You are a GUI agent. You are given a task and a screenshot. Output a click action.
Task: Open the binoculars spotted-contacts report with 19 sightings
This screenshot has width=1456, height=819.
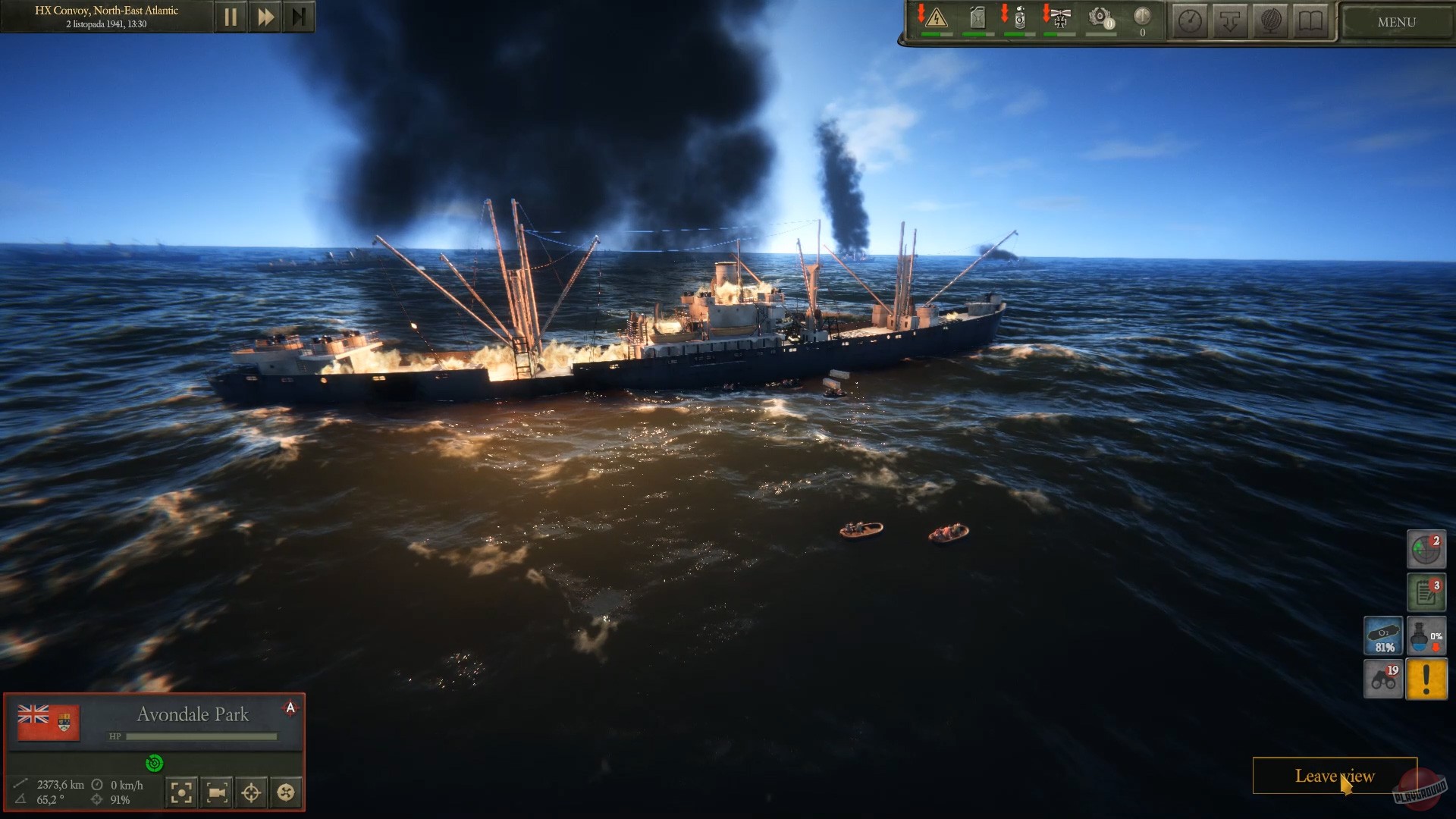[1383, 679]
